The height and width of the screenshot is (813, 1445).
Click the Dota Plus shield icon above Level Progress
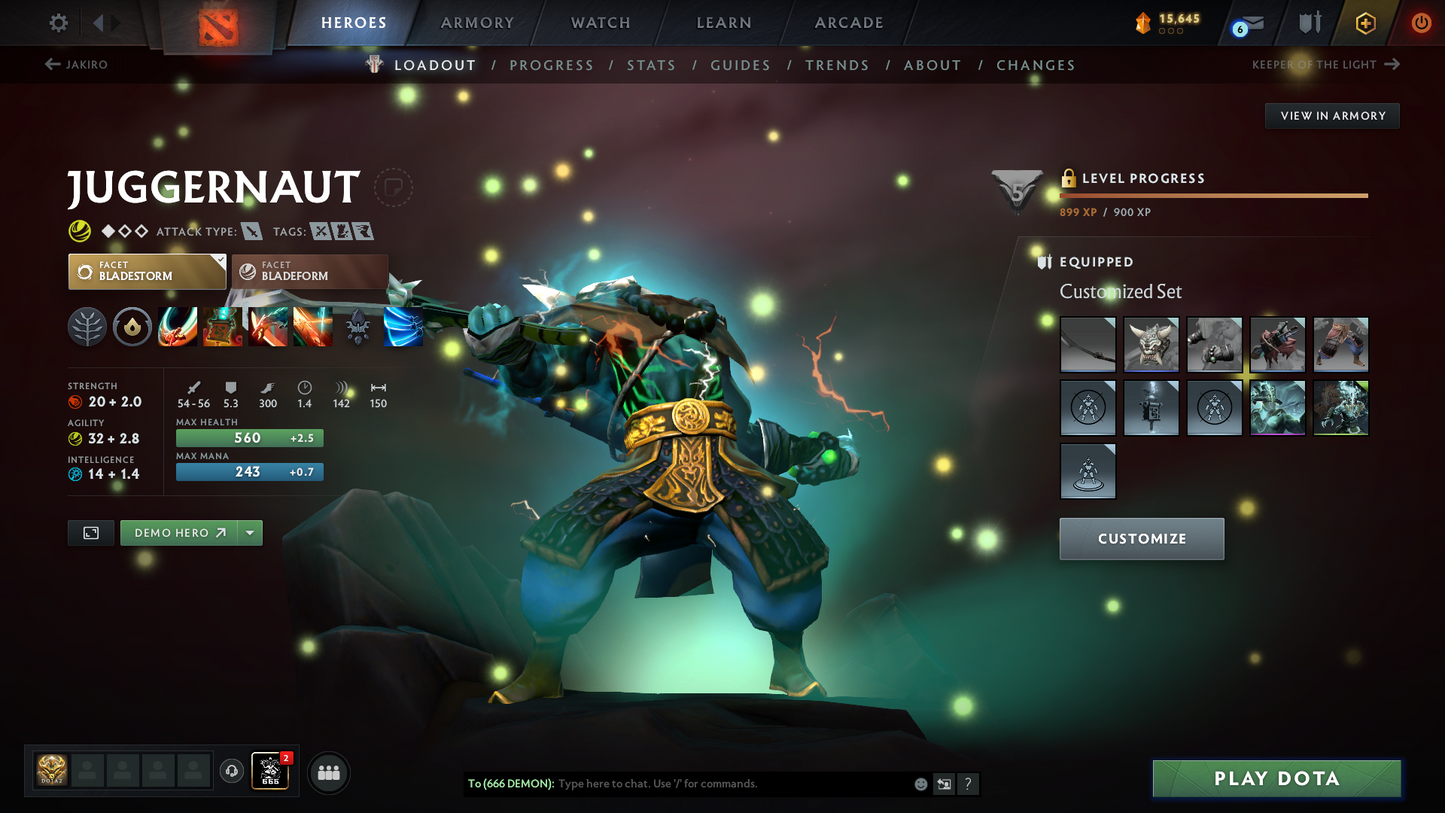click(1017, 192)
